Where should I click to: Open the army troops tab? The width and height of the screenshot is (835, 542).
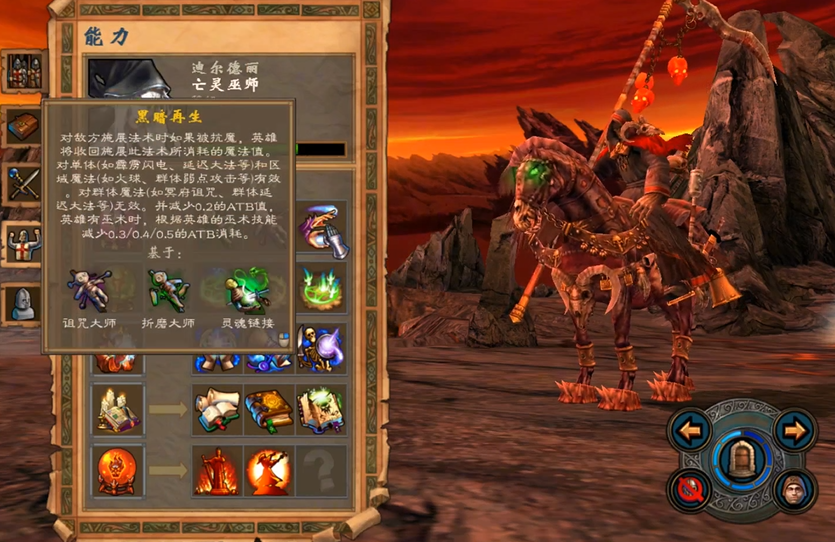point(23,71)
